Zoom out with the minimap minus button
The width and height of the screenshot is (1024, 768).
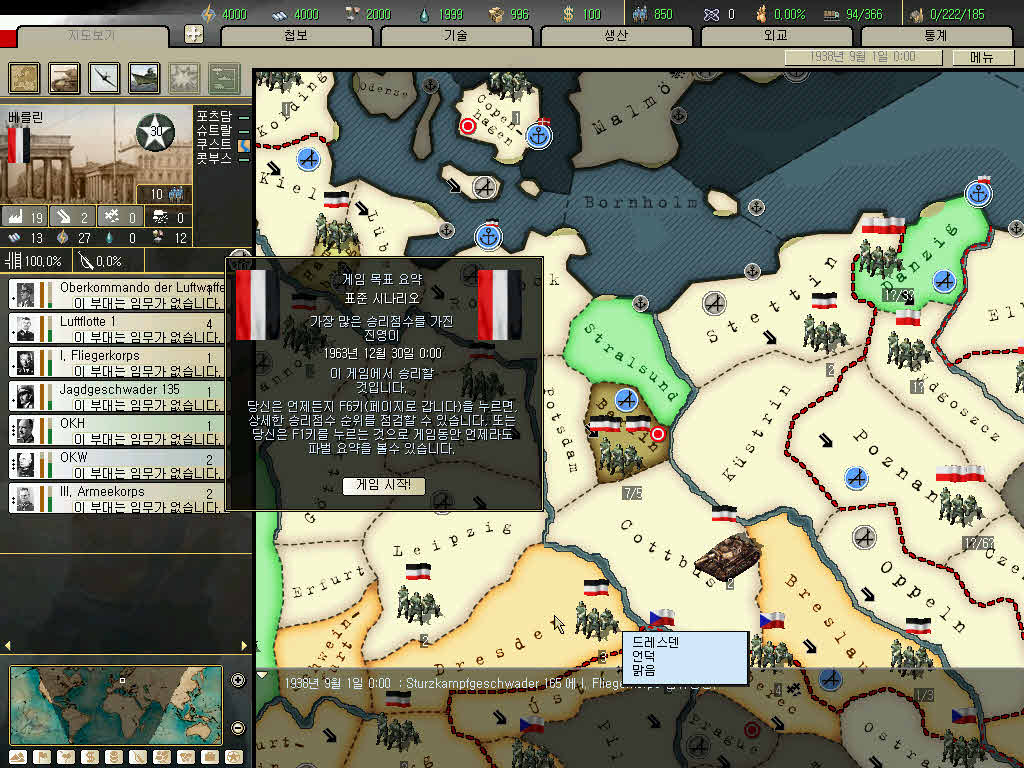coord(238,727)
